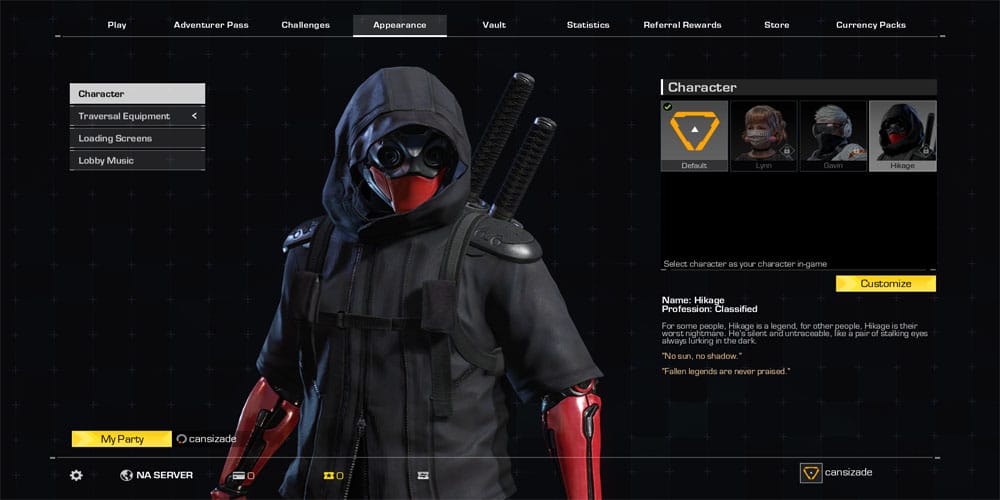
Task: Open settings with the gear icon
Action: pos(76,475)
